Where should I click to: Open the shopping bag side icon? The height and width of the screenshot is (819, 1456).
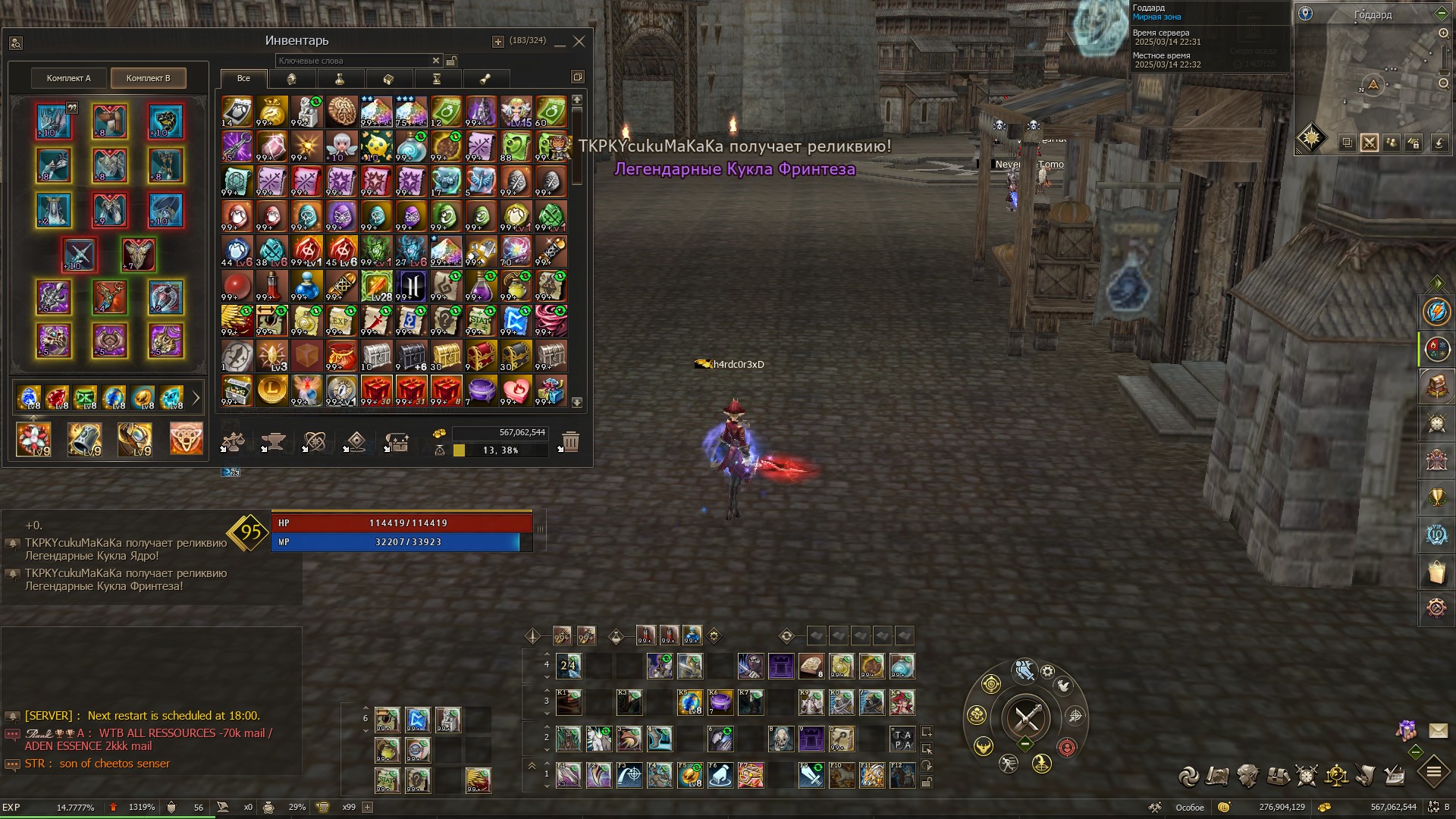pyautogui.click(x=1436, y=573)
